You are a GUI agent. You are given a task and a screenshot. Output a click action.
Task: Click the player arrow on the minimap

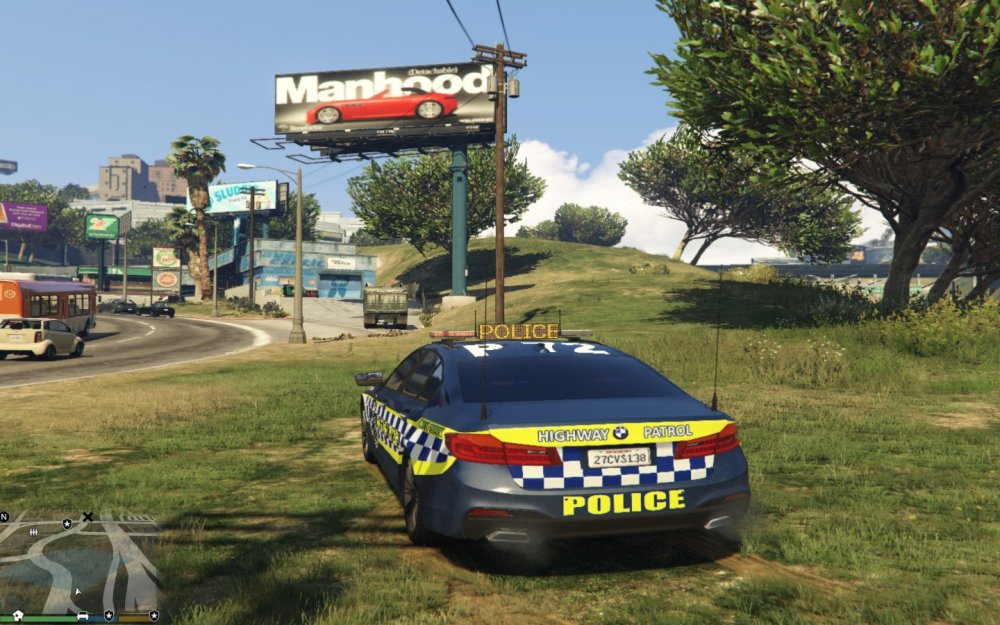click(x=79, y=591)
